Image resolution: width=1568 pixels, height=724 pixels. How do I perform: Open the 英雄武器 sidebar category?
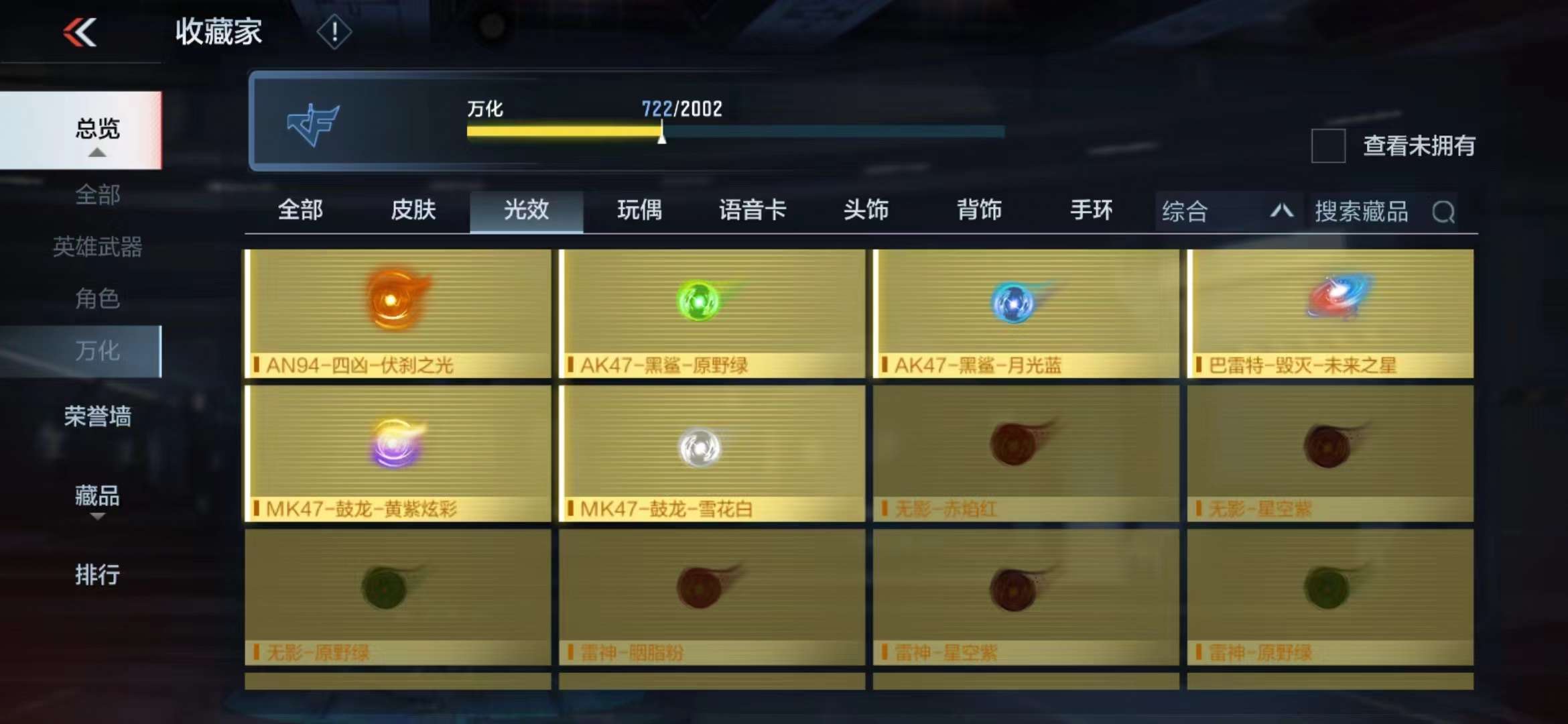pyautogui.click(x=97, y=247)
